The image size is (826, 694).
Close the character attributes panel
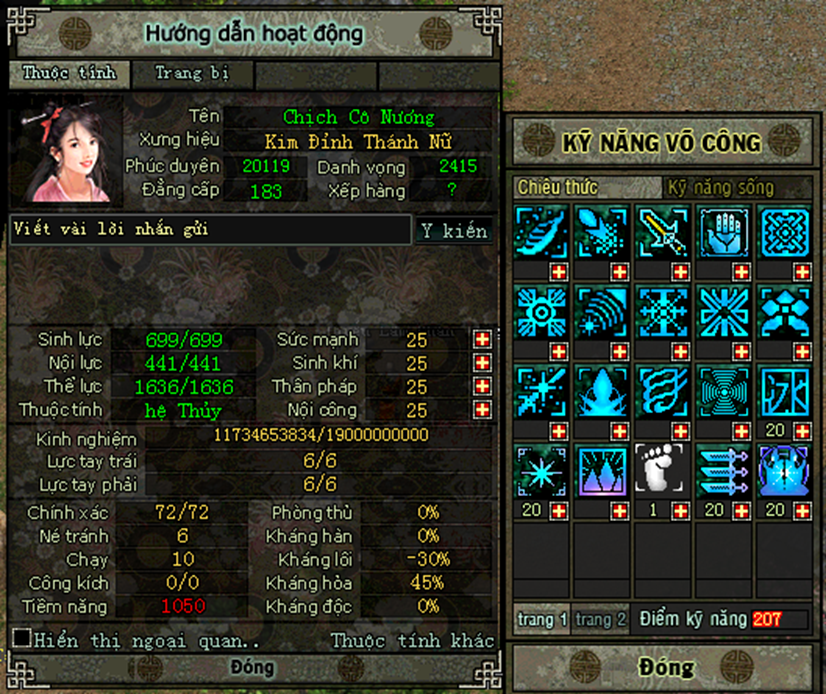252,667
